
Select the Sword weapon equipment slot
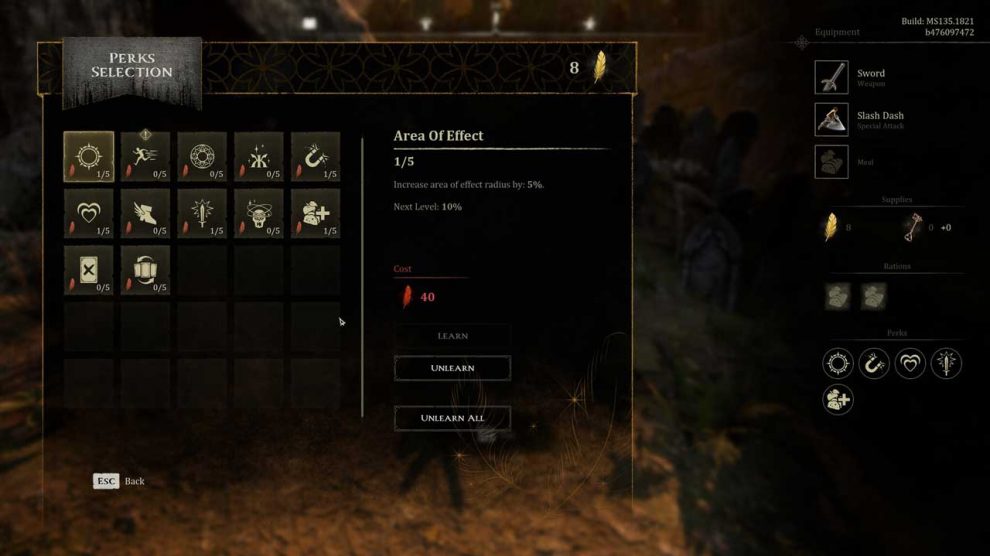tap(832, 78)
